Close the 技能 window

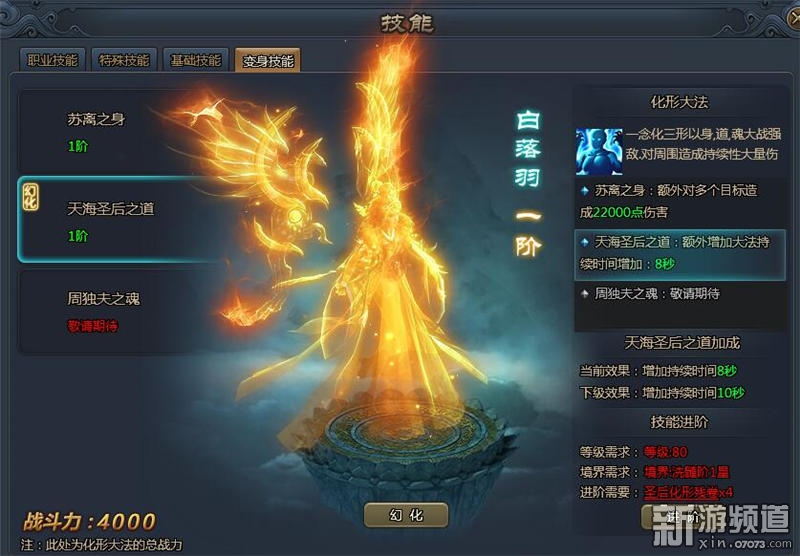point(781,20)
